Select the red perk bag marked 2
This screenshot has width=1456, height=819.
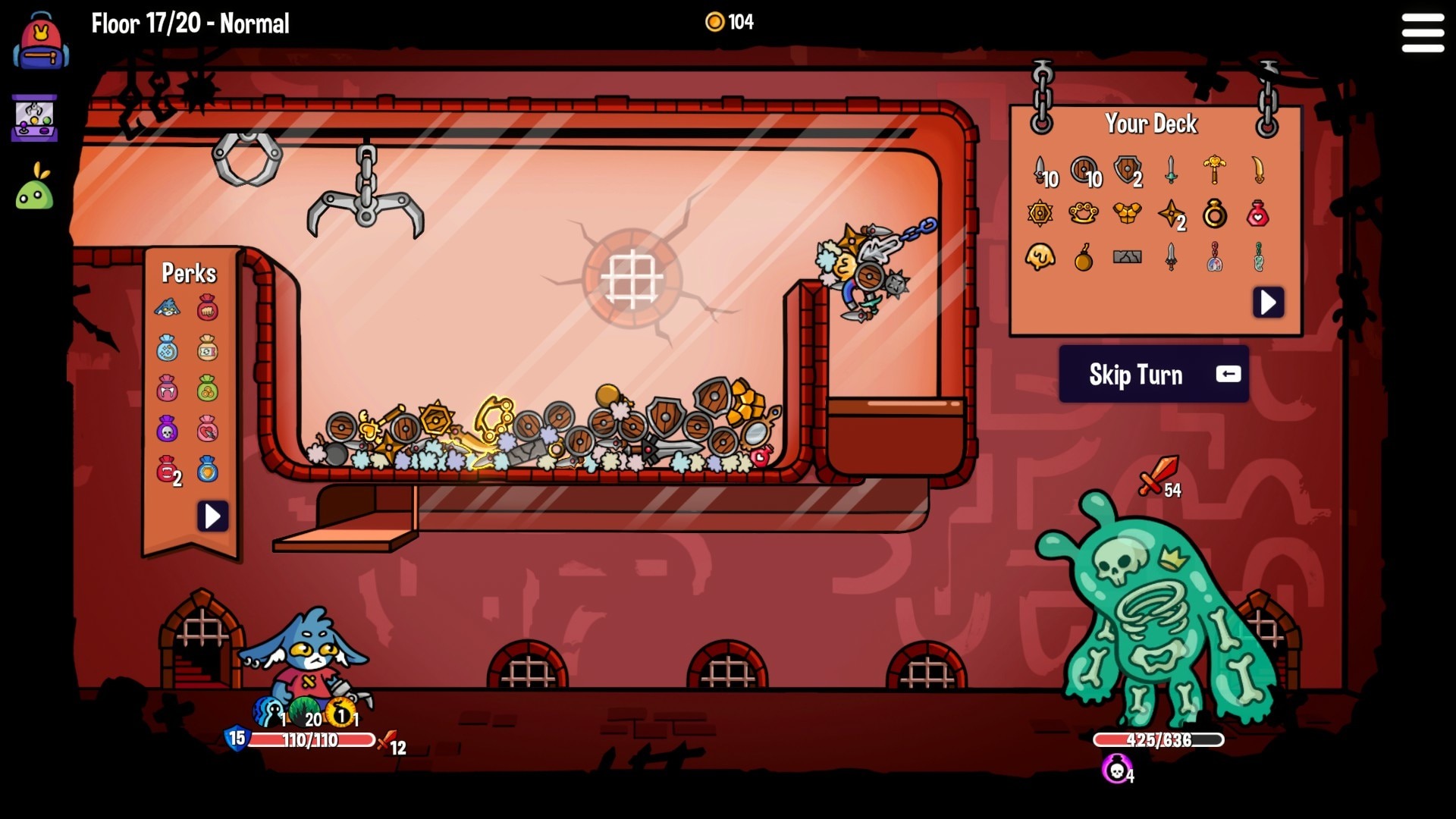click(x=168, y=471)
